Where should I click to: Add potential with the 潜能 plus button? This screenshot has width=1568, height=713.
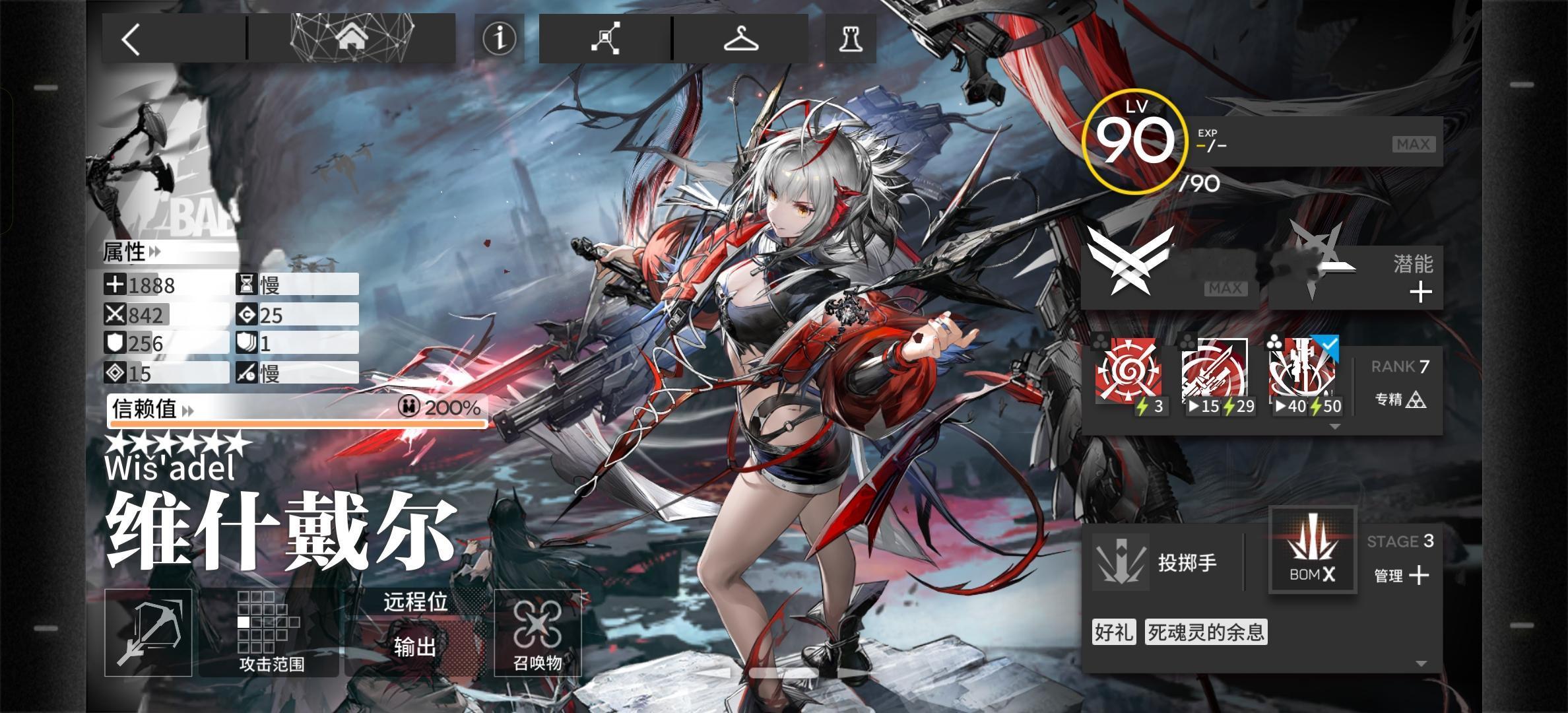[x=1420, y=292]
